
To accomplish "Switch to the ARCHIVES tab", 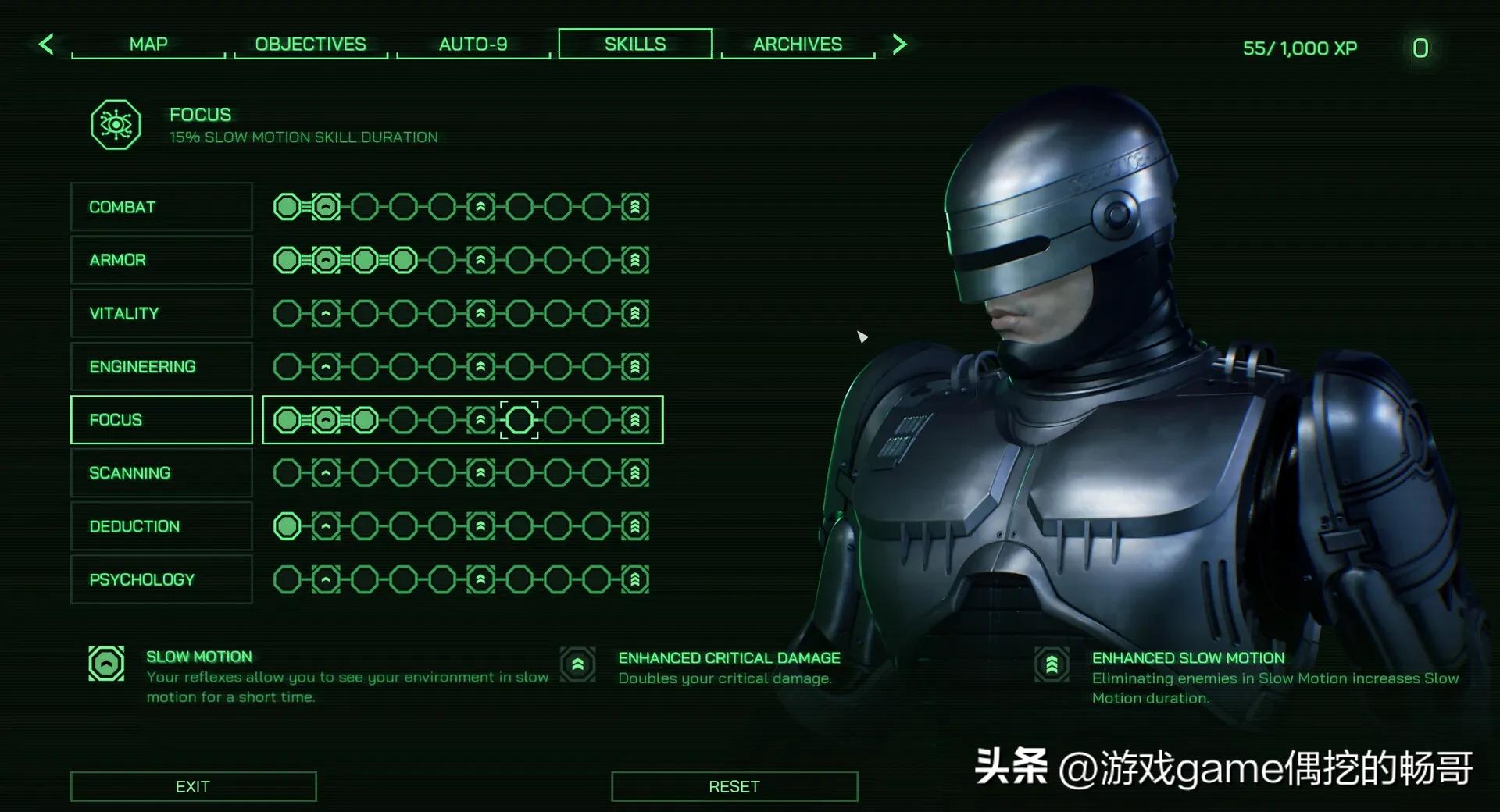I will [797, 44].
